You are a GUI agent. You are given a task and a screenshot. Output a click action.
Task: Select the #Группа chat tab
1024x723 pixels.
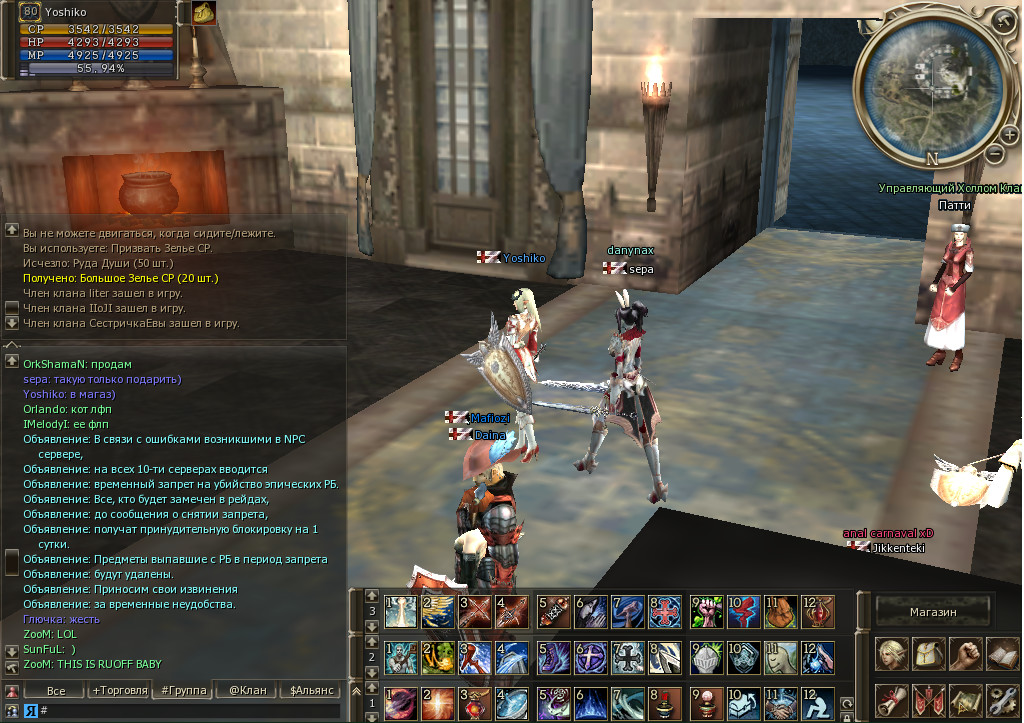pyautogui.click(x=183, y=690)
